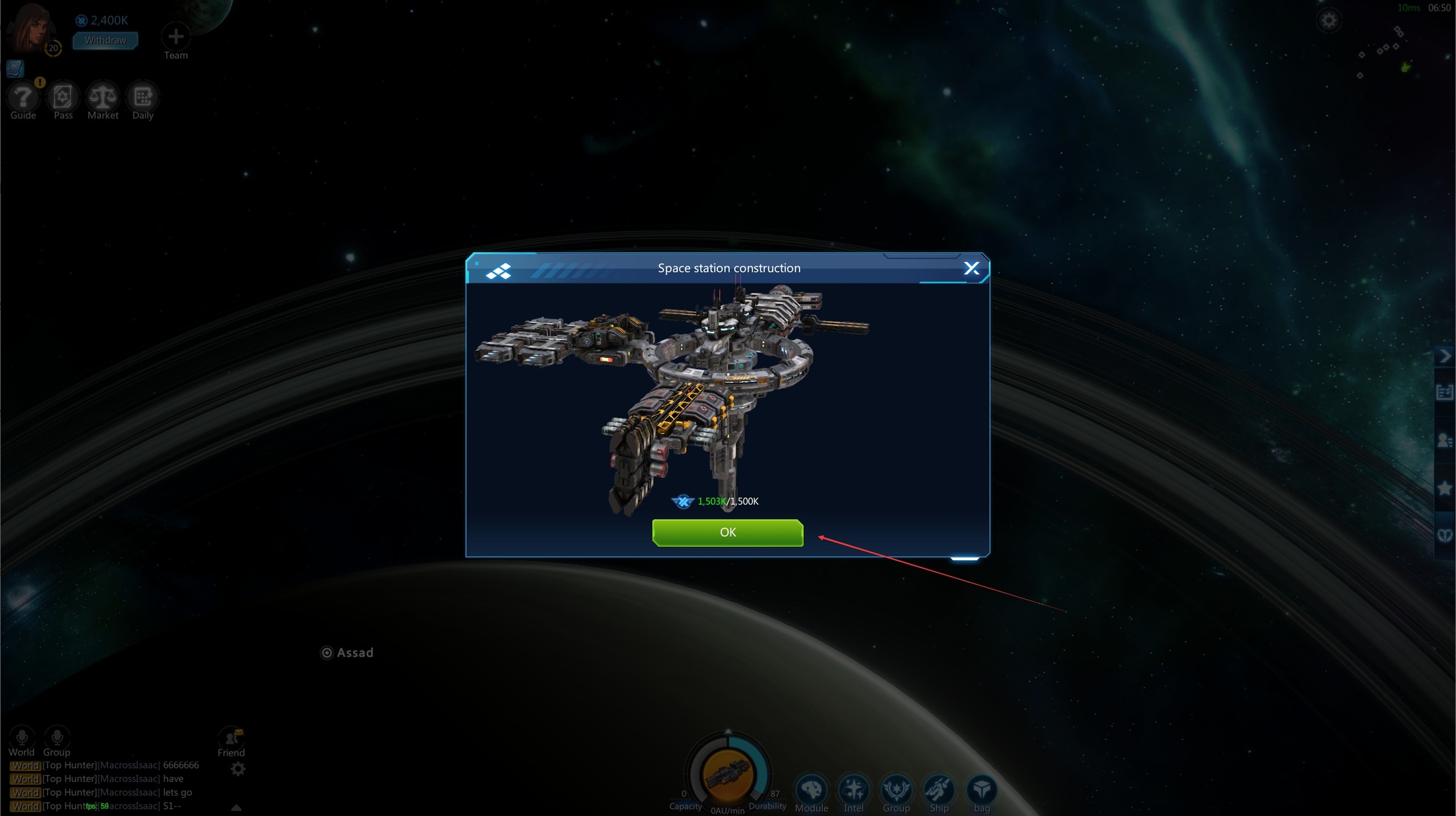Open the settings gear at top right
The image size is (1456, 816).
pyautogui.click(x=1328, y=21)
